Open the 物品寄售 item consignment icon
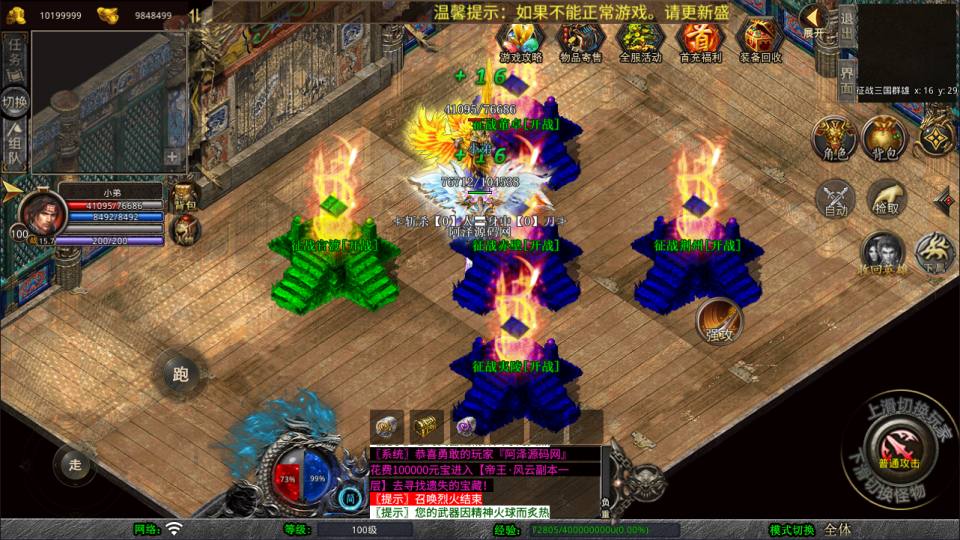 [x=581, y=39]
